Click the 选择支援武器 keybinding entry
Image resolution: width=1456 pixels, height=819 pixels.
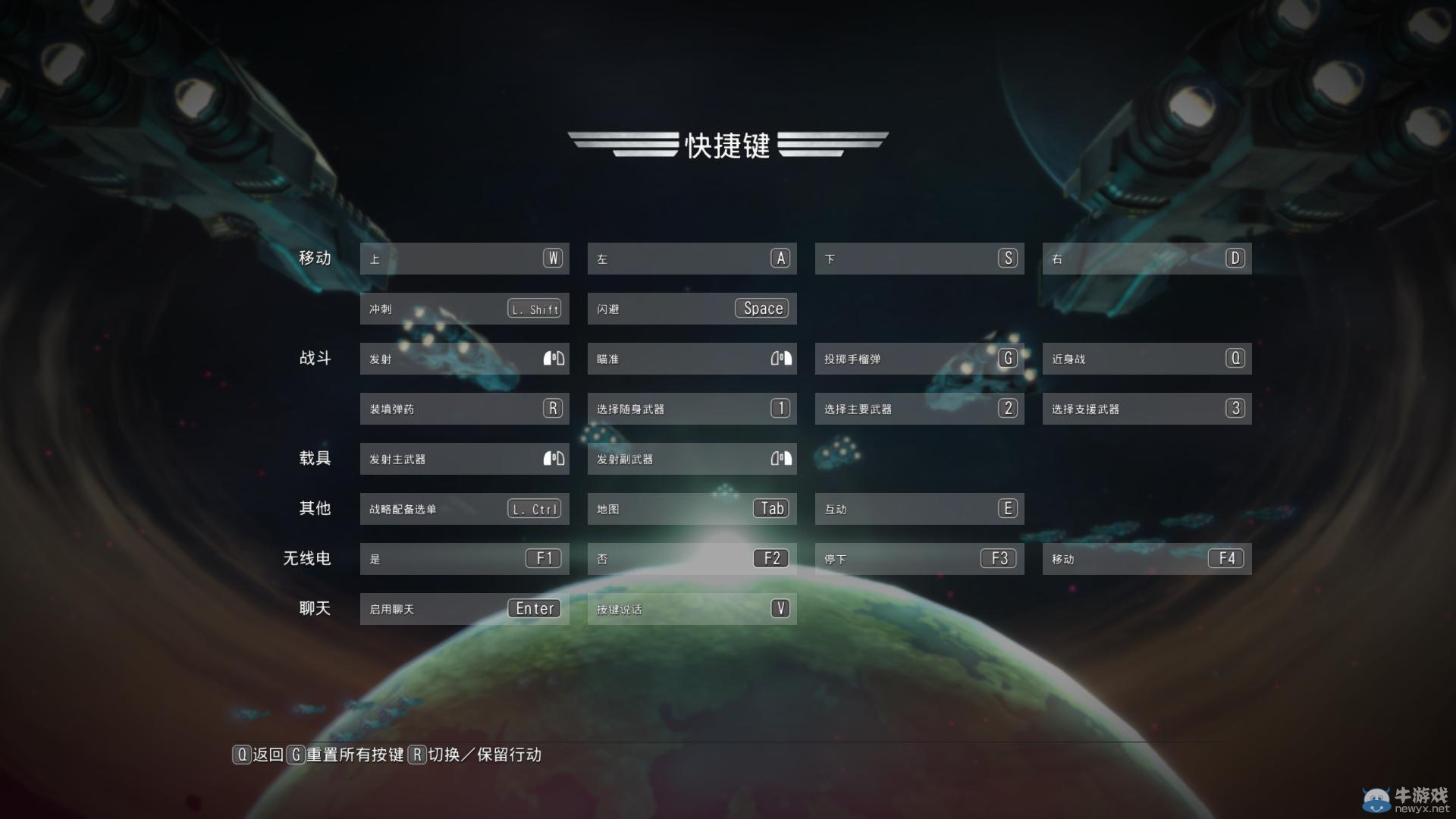(x=1147, y=408)
